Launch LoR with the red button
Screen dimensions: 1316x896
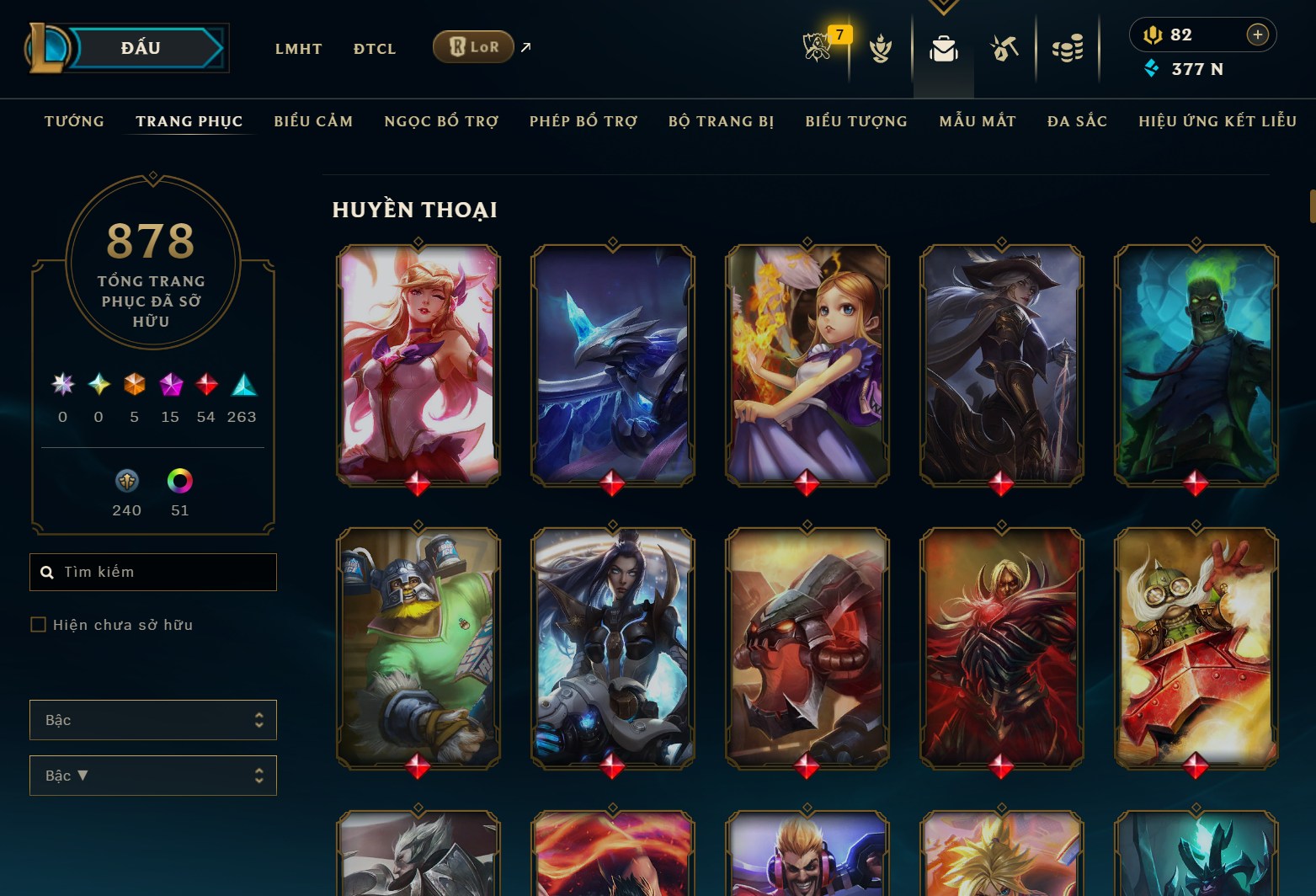[472, 47]
